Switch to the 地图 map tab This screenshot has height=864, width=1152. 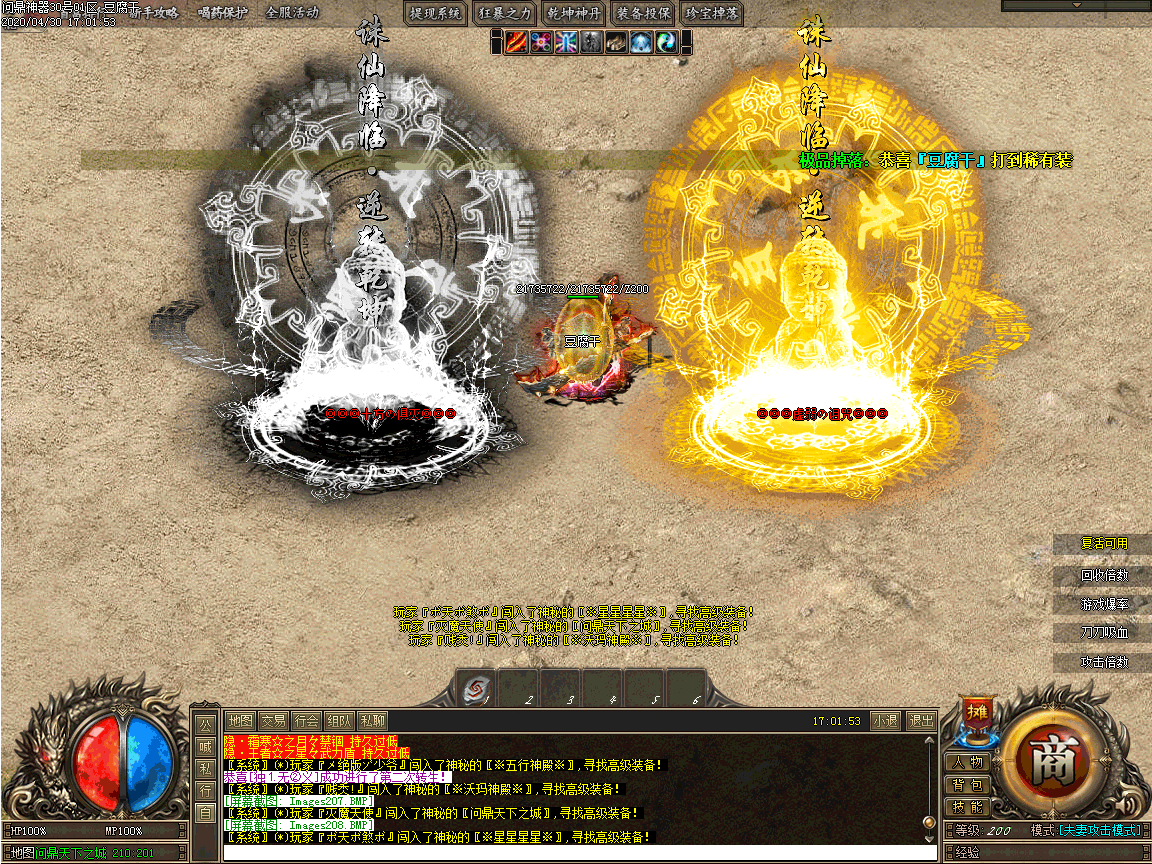coord(240,720)
